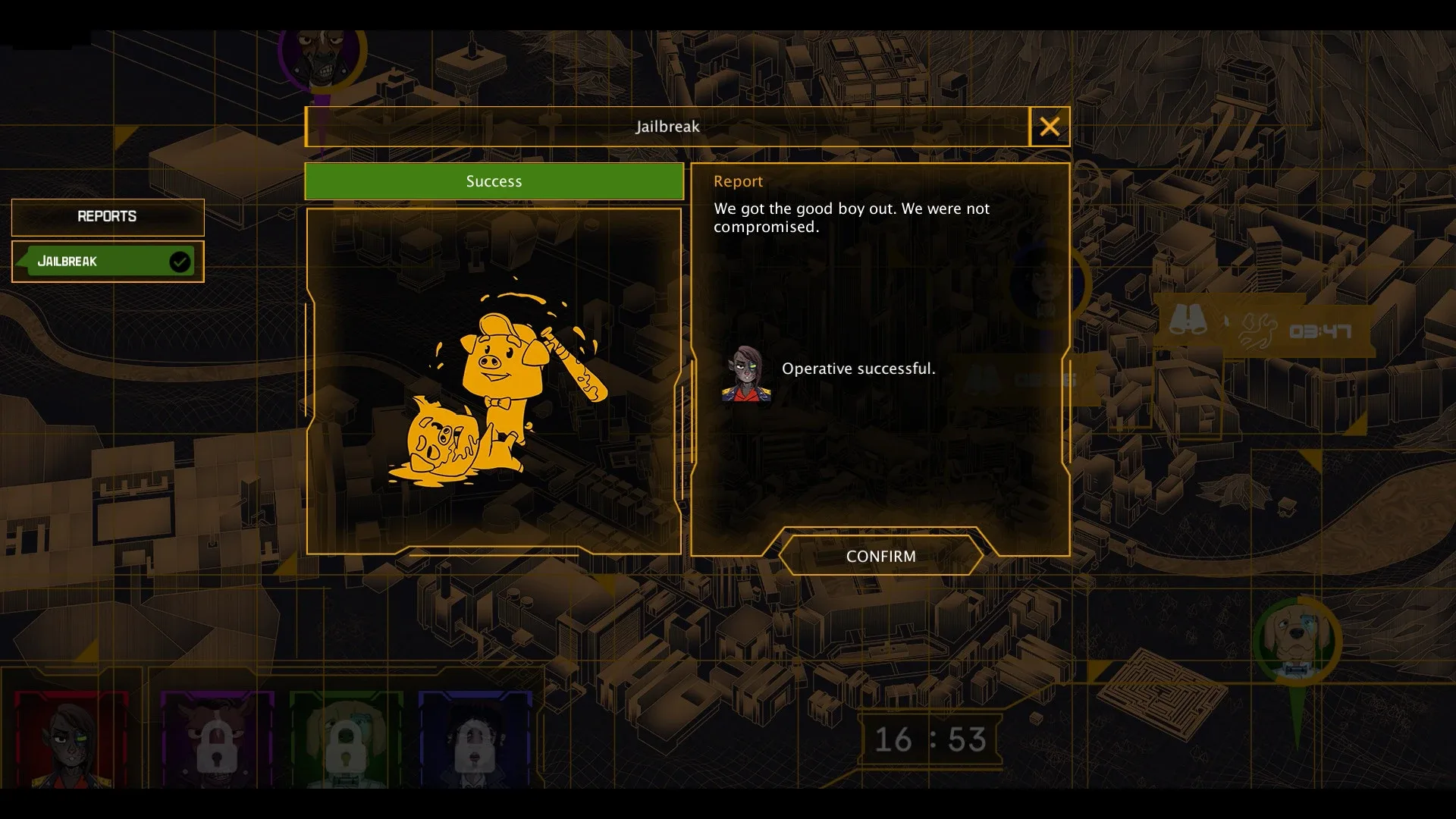Select the locked green operative portrait
Viewport: 1456px width, 819px height.
346,739
